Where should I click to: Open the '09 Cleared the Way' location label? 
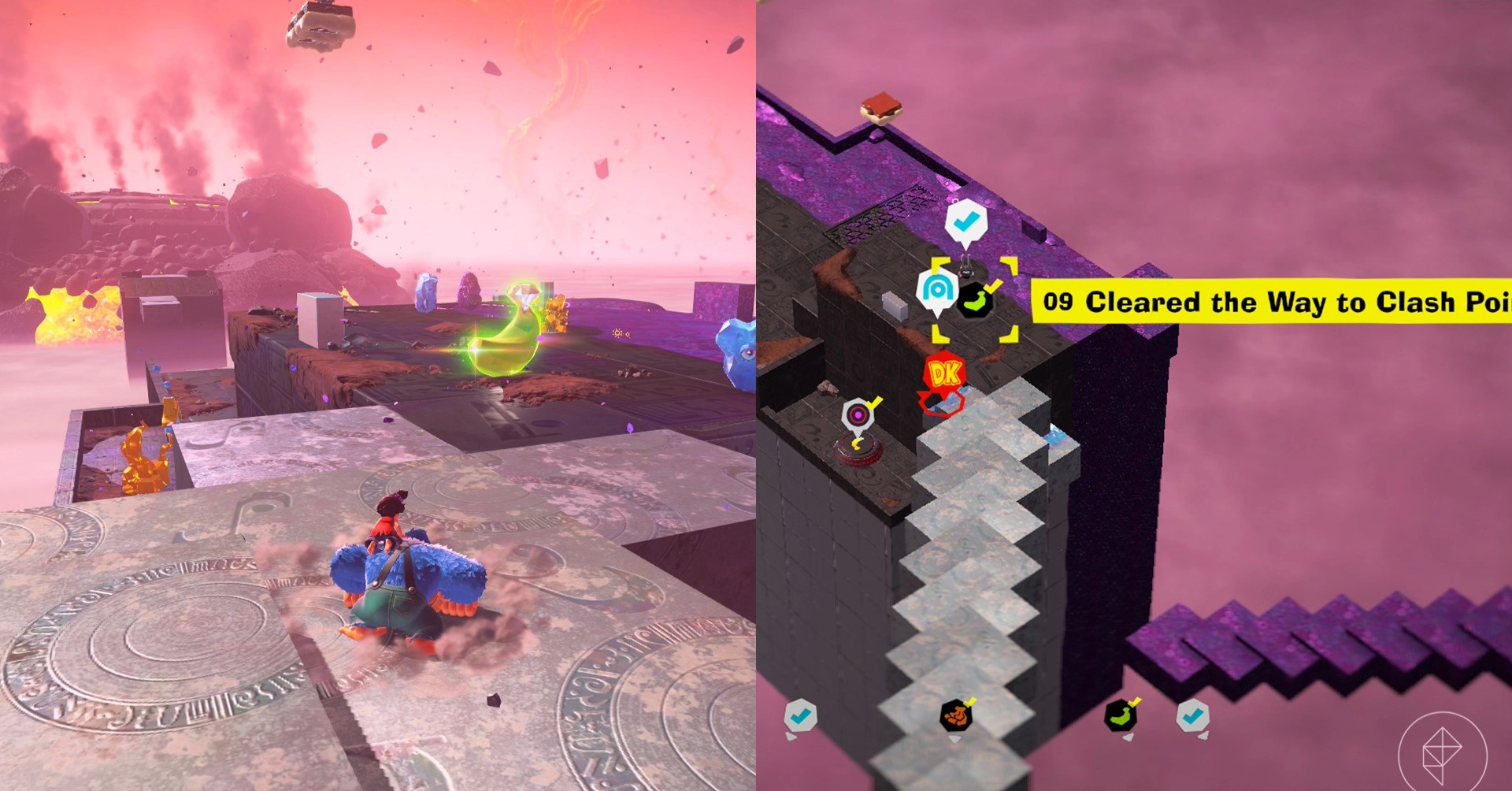tap(1271, 302)
